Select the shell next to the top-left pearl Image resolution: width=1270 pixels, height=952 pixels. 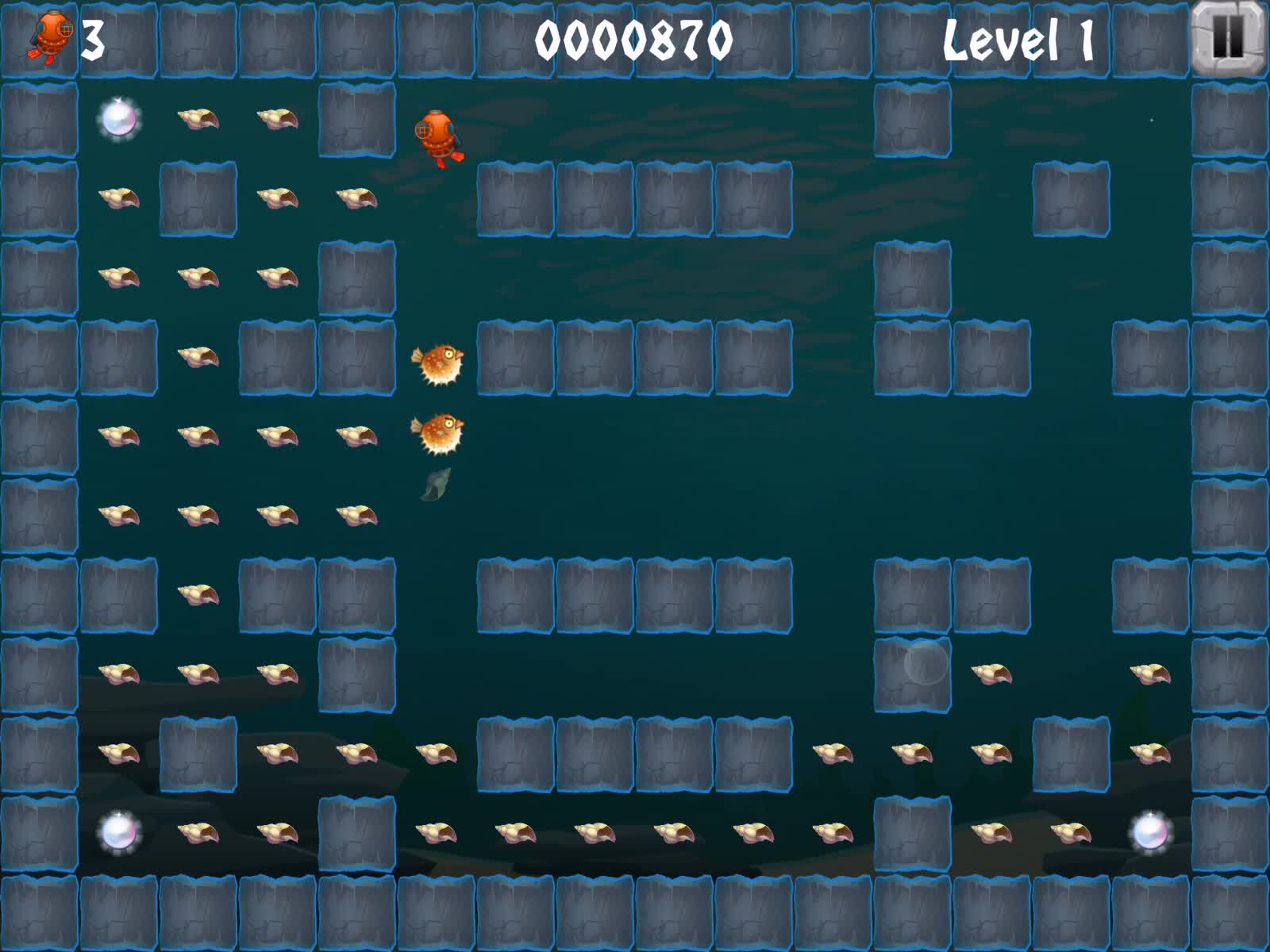[x=200, y=121]
